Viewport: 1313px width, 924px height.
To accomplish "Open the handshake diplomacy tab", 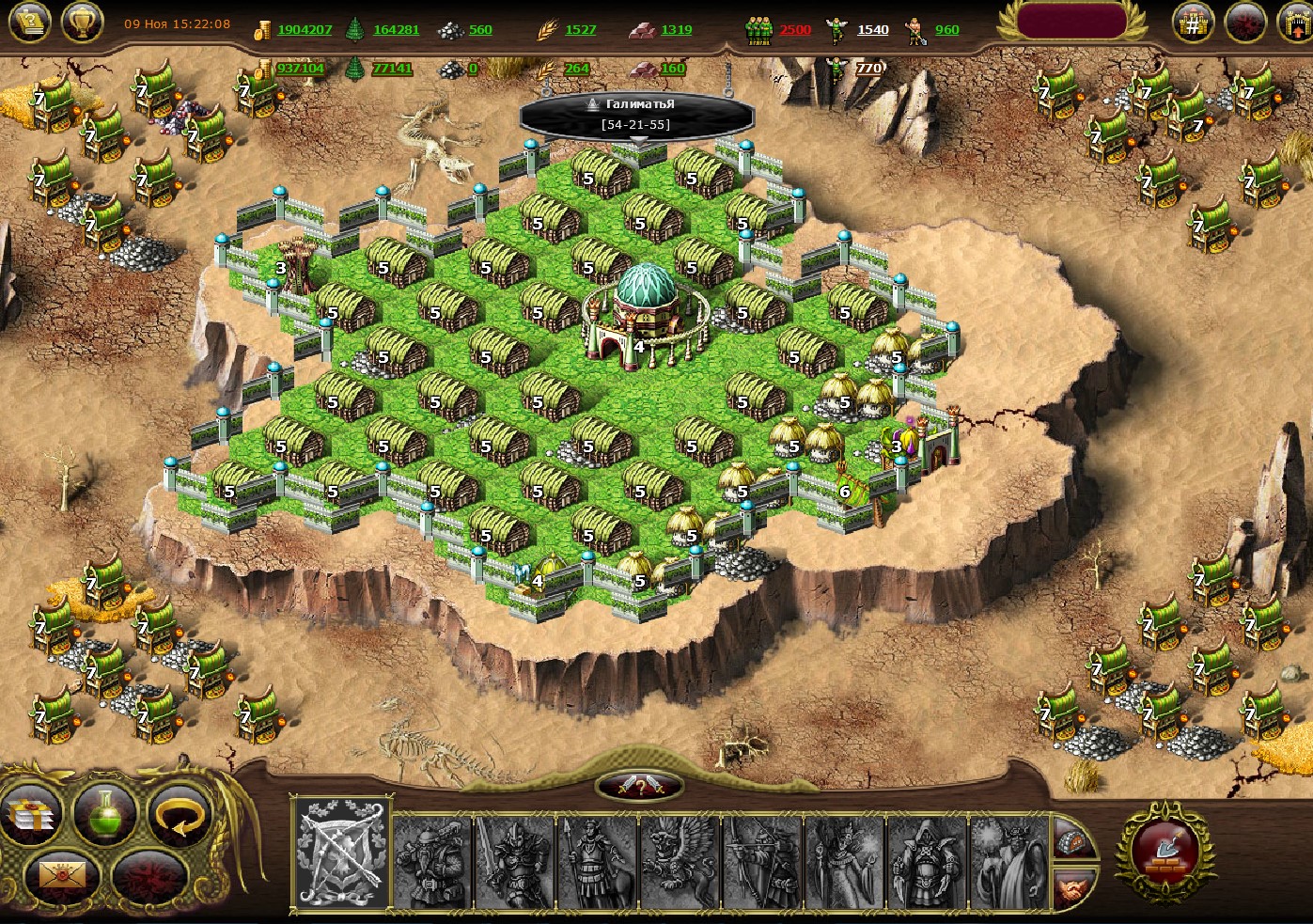I will tap(1072, 886).
